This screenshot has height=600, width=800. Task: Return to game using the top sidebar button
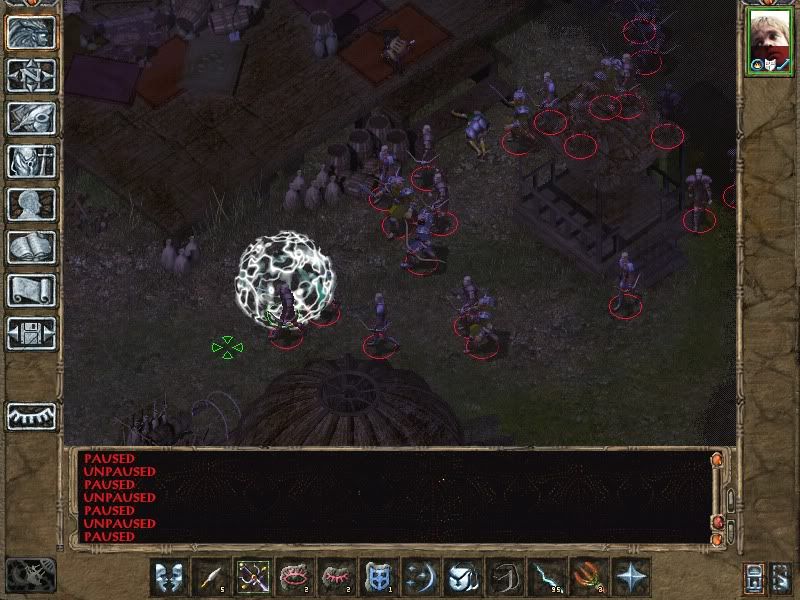[32, 32]
